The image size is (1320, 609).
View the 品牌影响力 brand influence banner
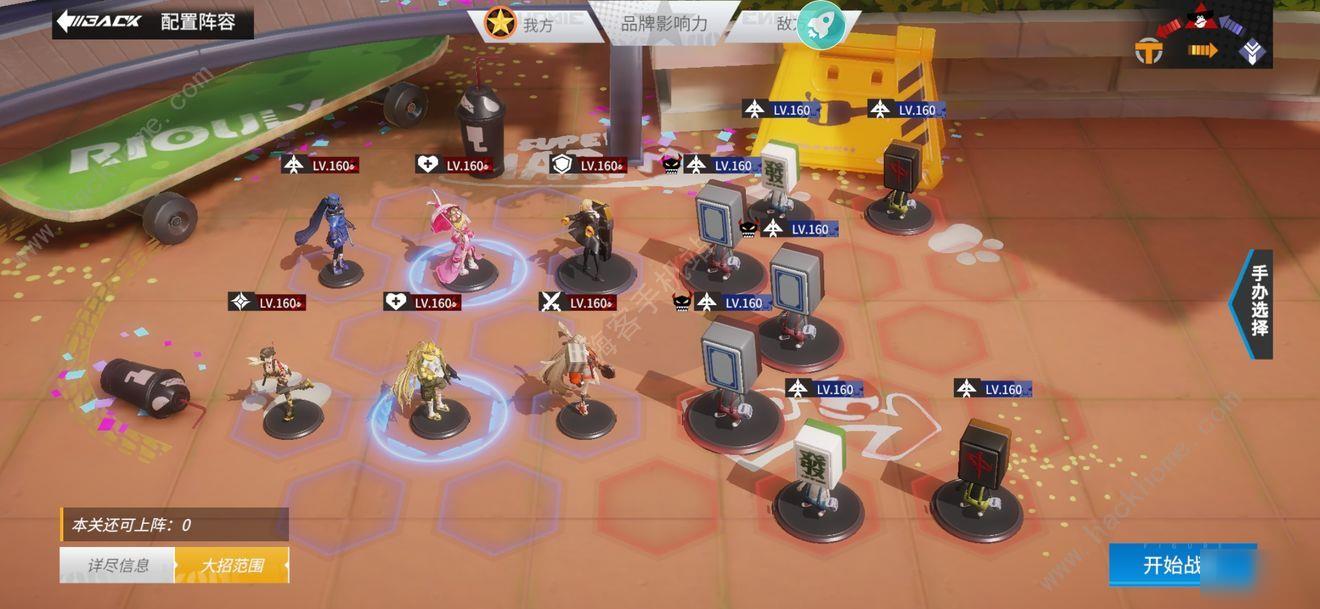(x=664, y=23)
